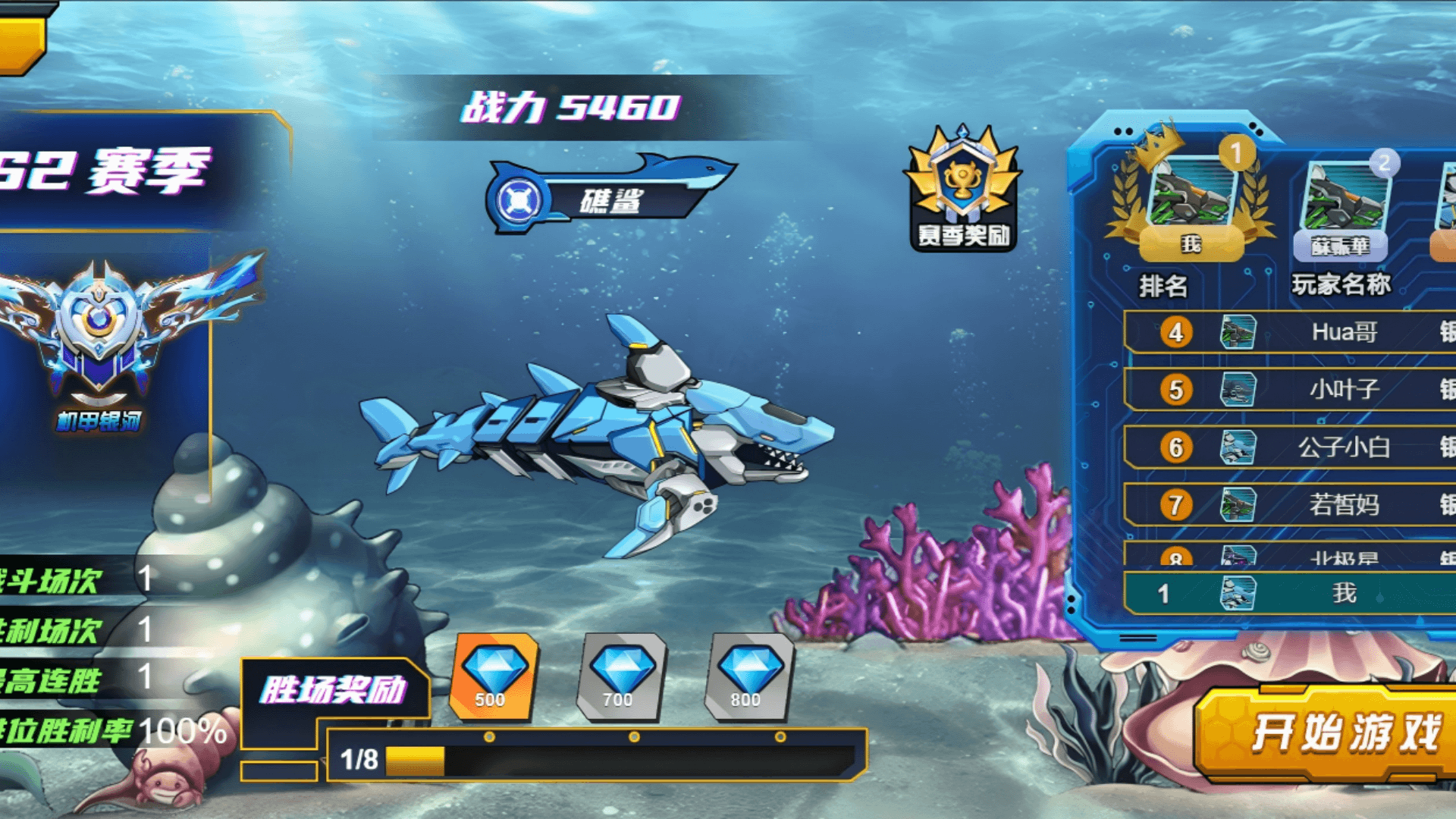Image resolution: width=1456 pixels, height=819 pixels.
Task: Open the 赛季奖励 season rewards badge
Action: (x=962, y=190)
